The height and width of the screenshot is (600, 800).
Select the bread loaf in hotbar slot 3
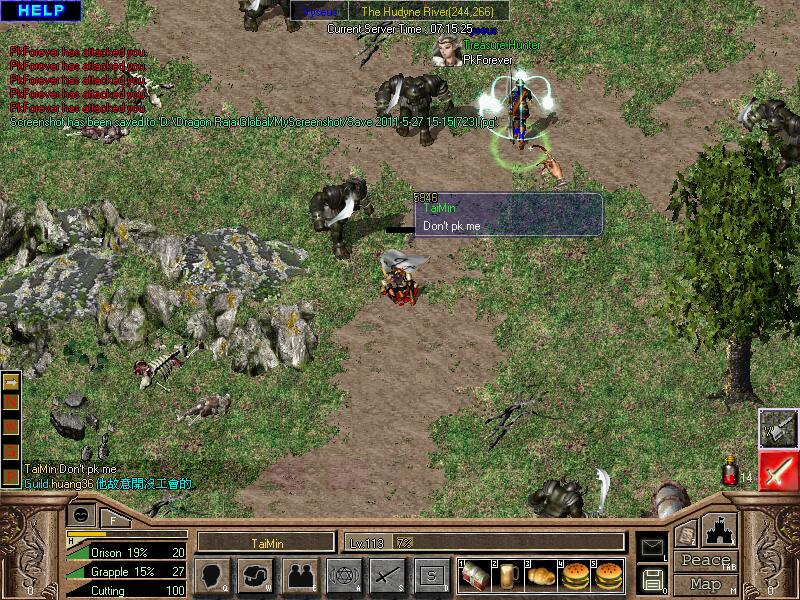tap(541, 575)
